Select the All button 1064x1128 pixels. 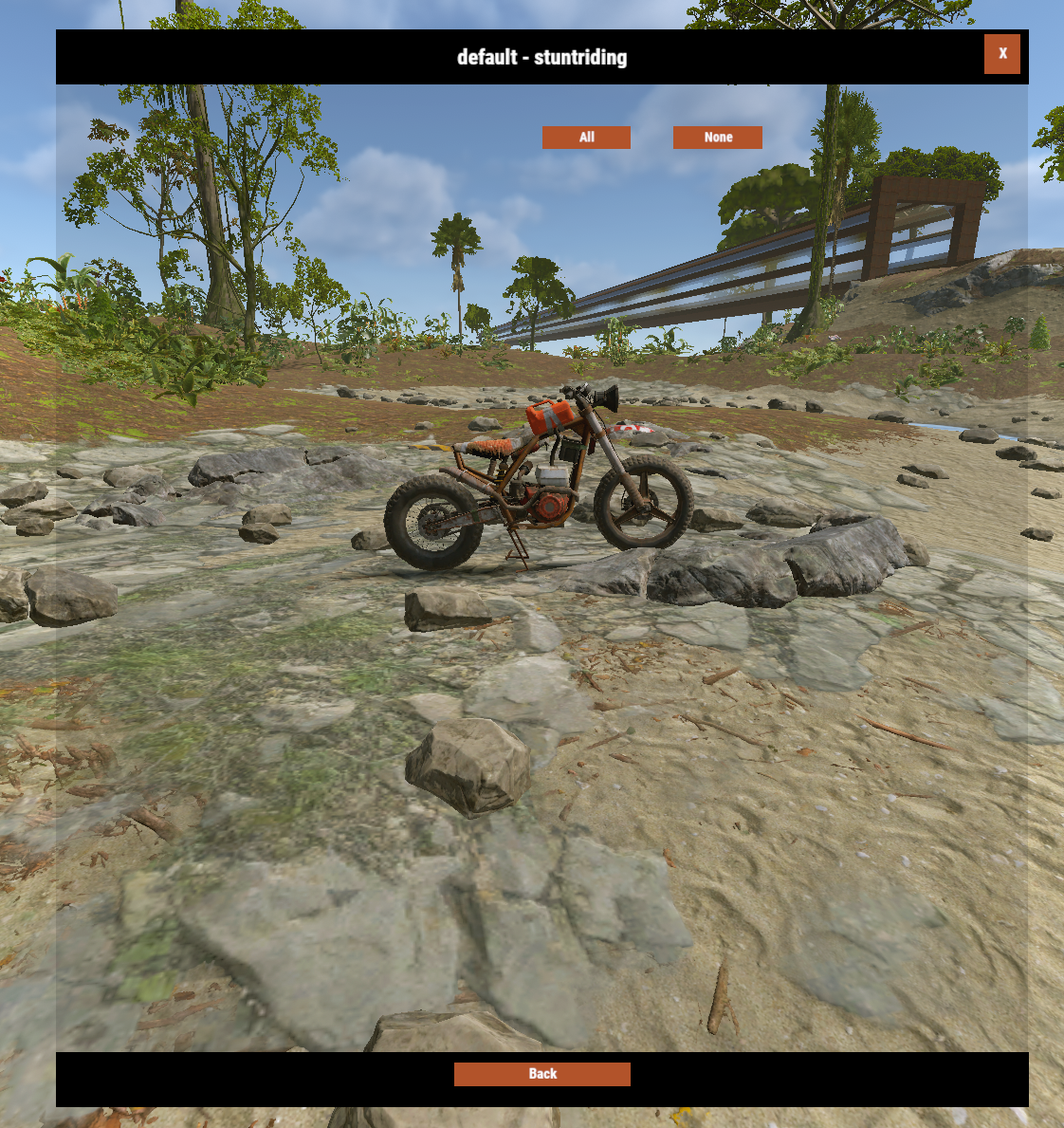tap(586, 138)
